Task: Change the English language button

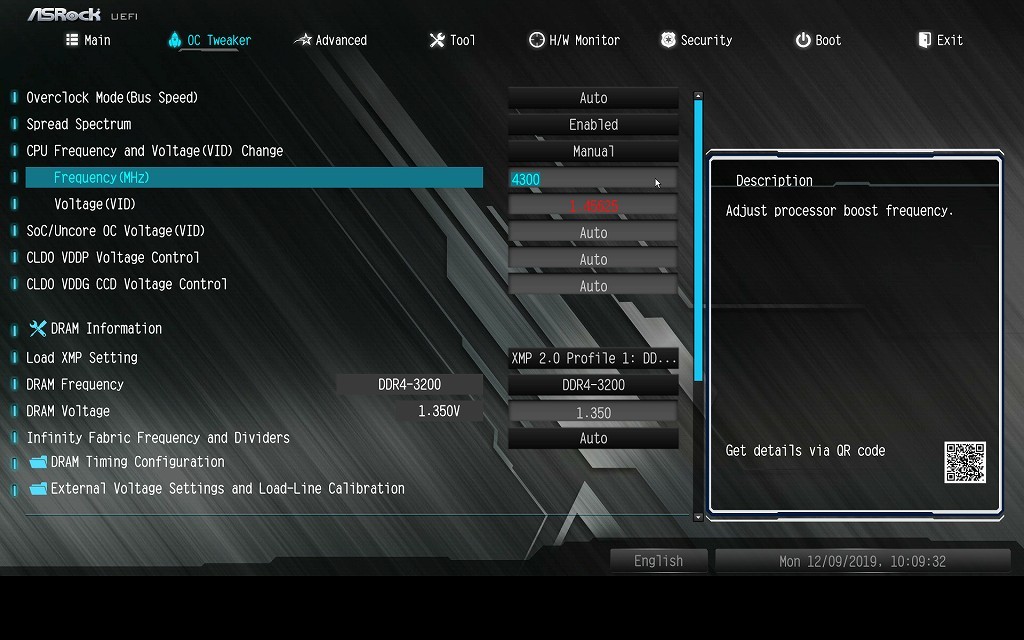Action: pyautogui.click(x=658, y=561)
